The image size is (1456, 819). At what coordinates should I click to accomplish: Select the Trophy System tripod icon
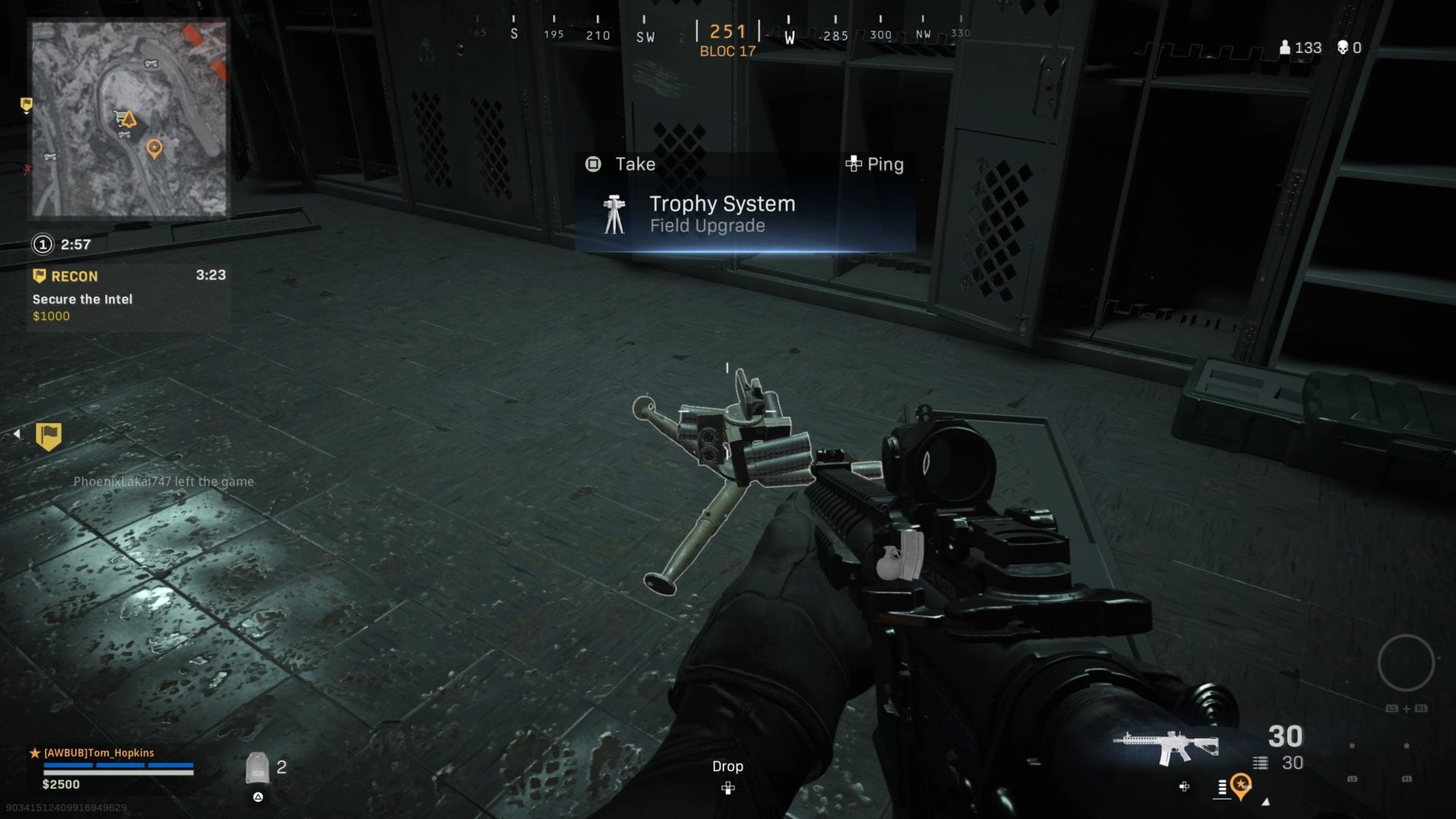coord(614,213)
